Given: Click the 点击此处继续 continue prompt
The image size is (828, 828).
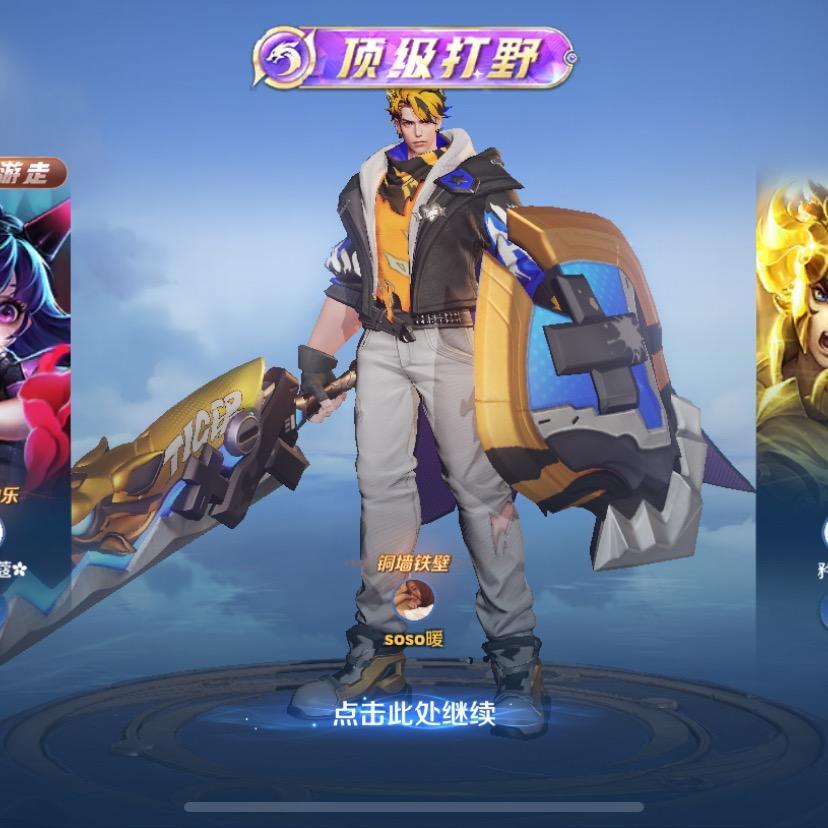Looking at the screenshot, I should pyautogui.click(x=413, y=713).
